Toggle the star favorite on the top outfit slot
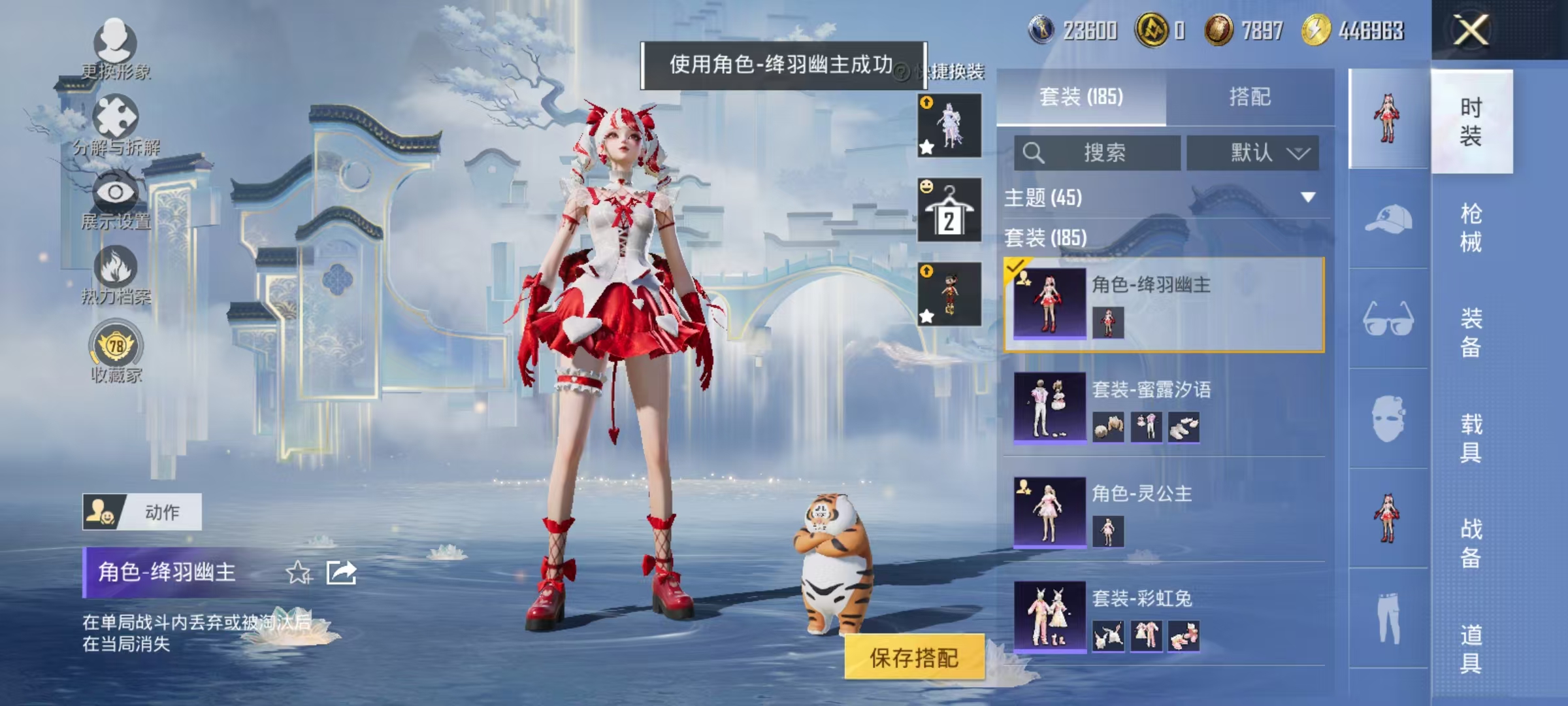The image size is (1568, 706). pos(926,147)
